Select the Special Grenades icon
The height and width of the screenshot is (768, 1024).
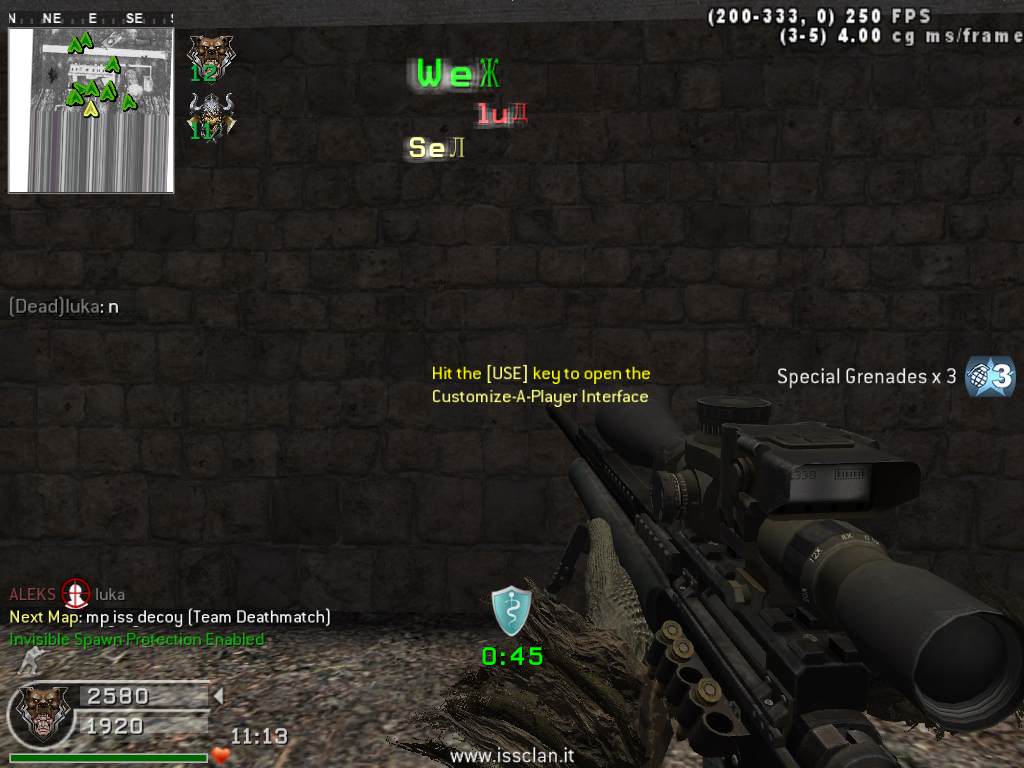(x=990, y=376)
